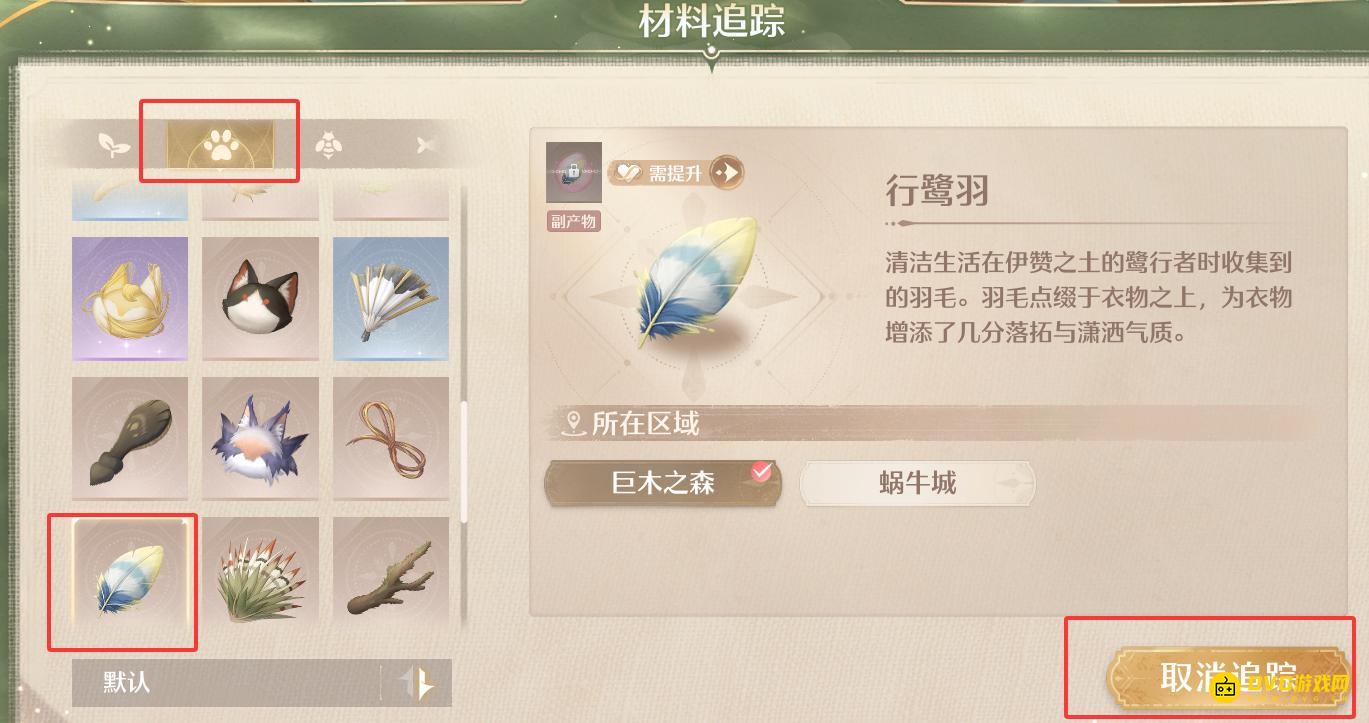Screen dimensions: 1369x723
Task: Select the bee insect materials category icon
Action: click(x=330, y=144)
